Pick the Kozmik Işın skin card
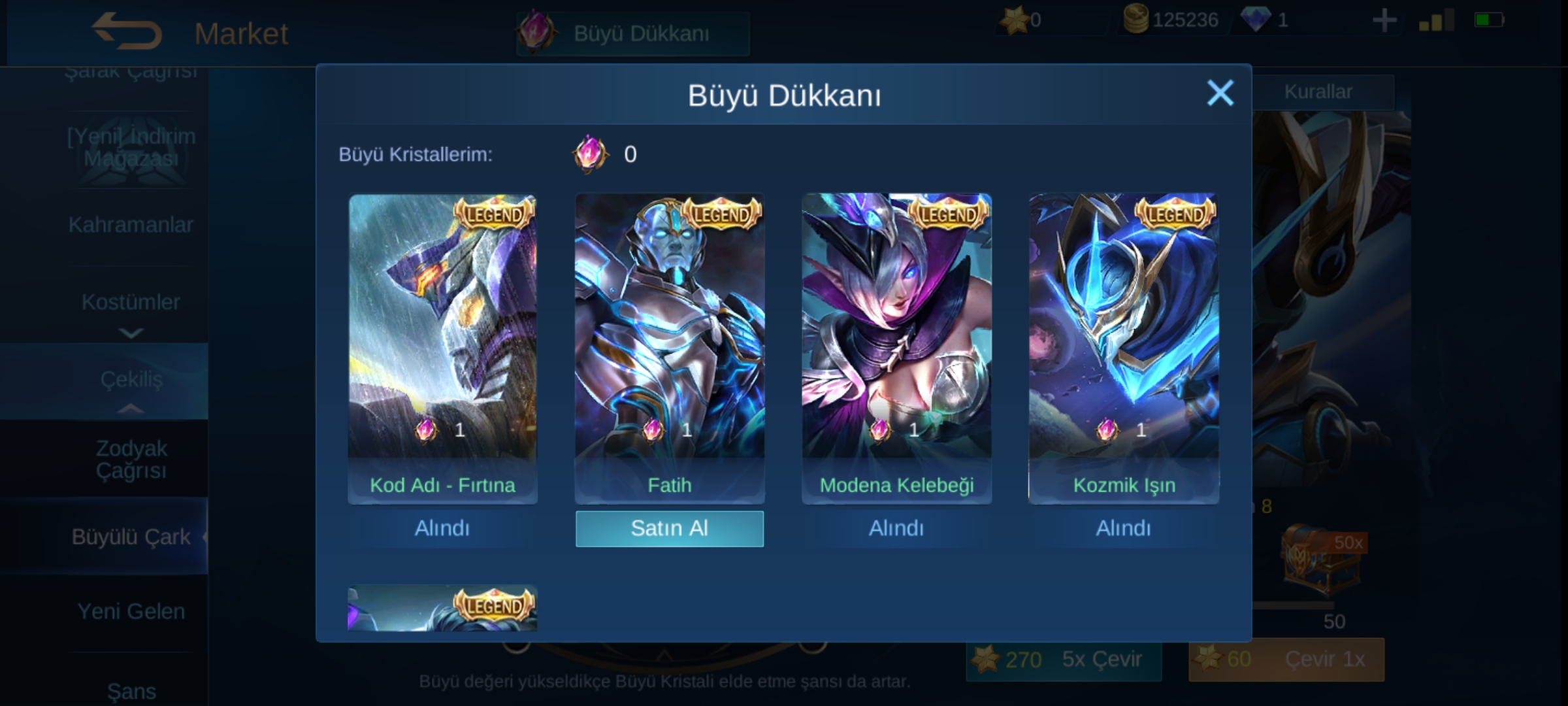Image resolution: width=1568 pixels, height=706 pixels. tap(1124, 340)
